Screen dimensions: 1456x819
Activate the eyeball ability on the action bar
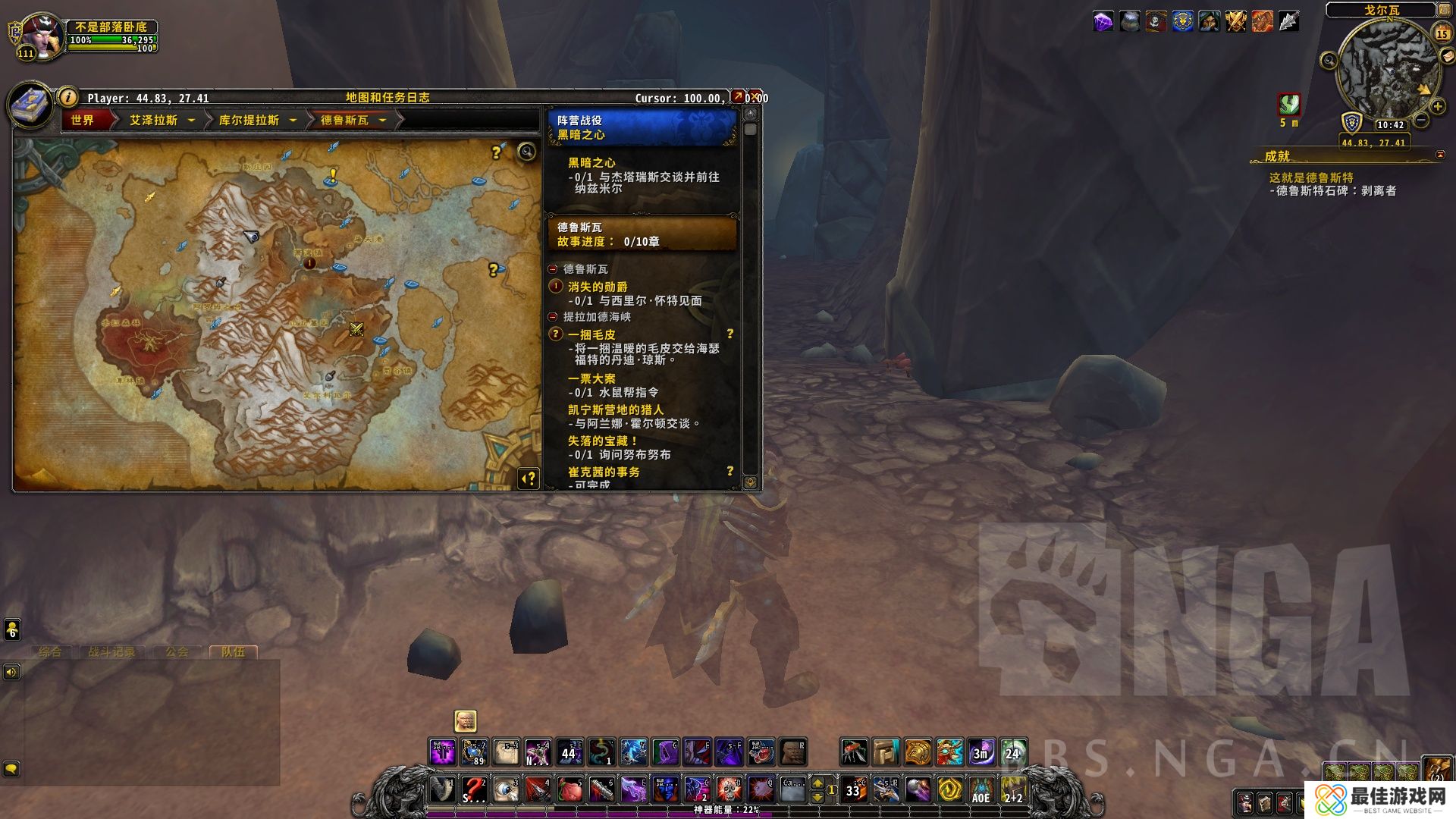click(x=506, y=789)
